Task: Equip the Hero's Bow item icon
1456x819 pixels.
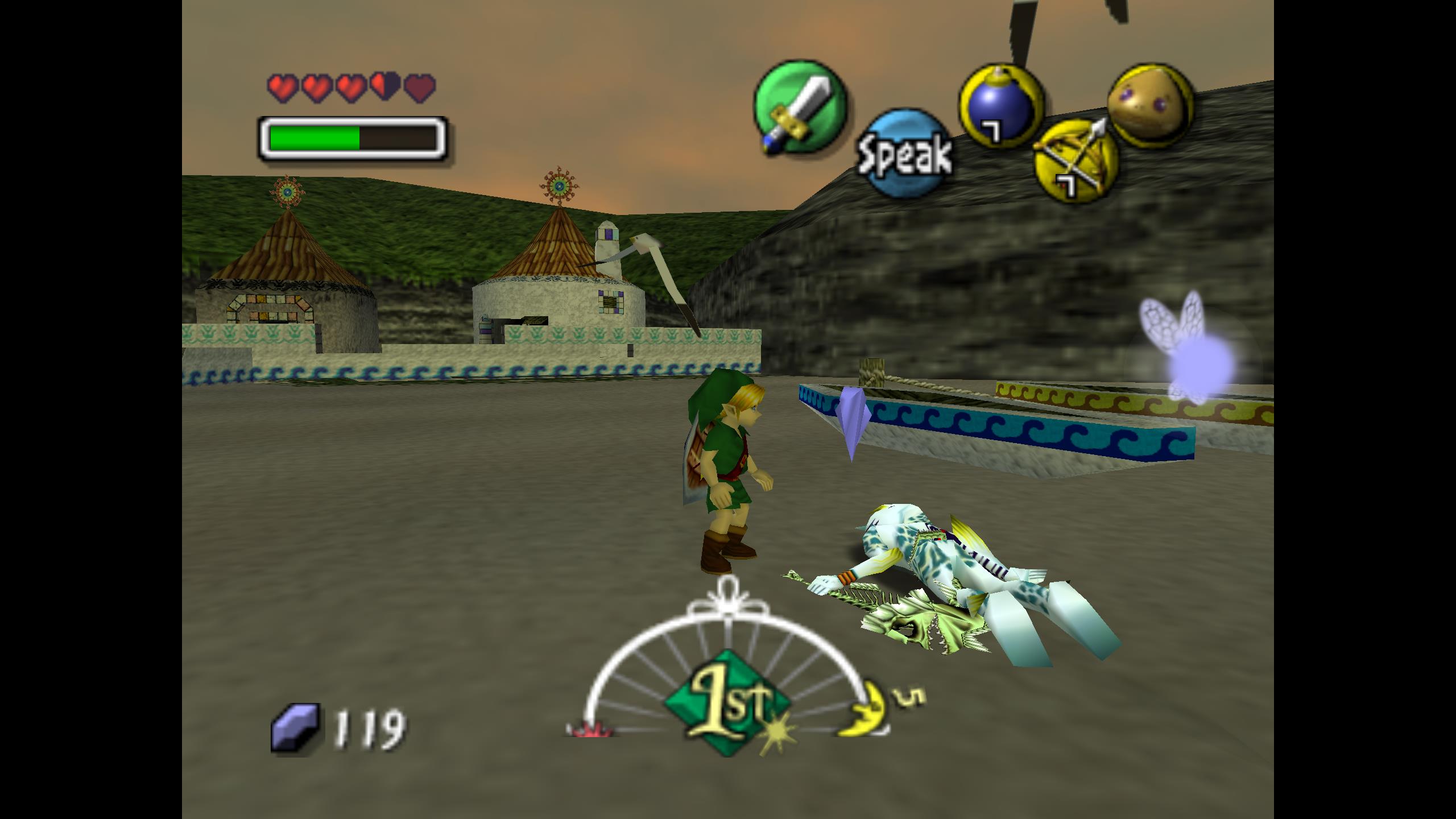Action: [1074, 163]
